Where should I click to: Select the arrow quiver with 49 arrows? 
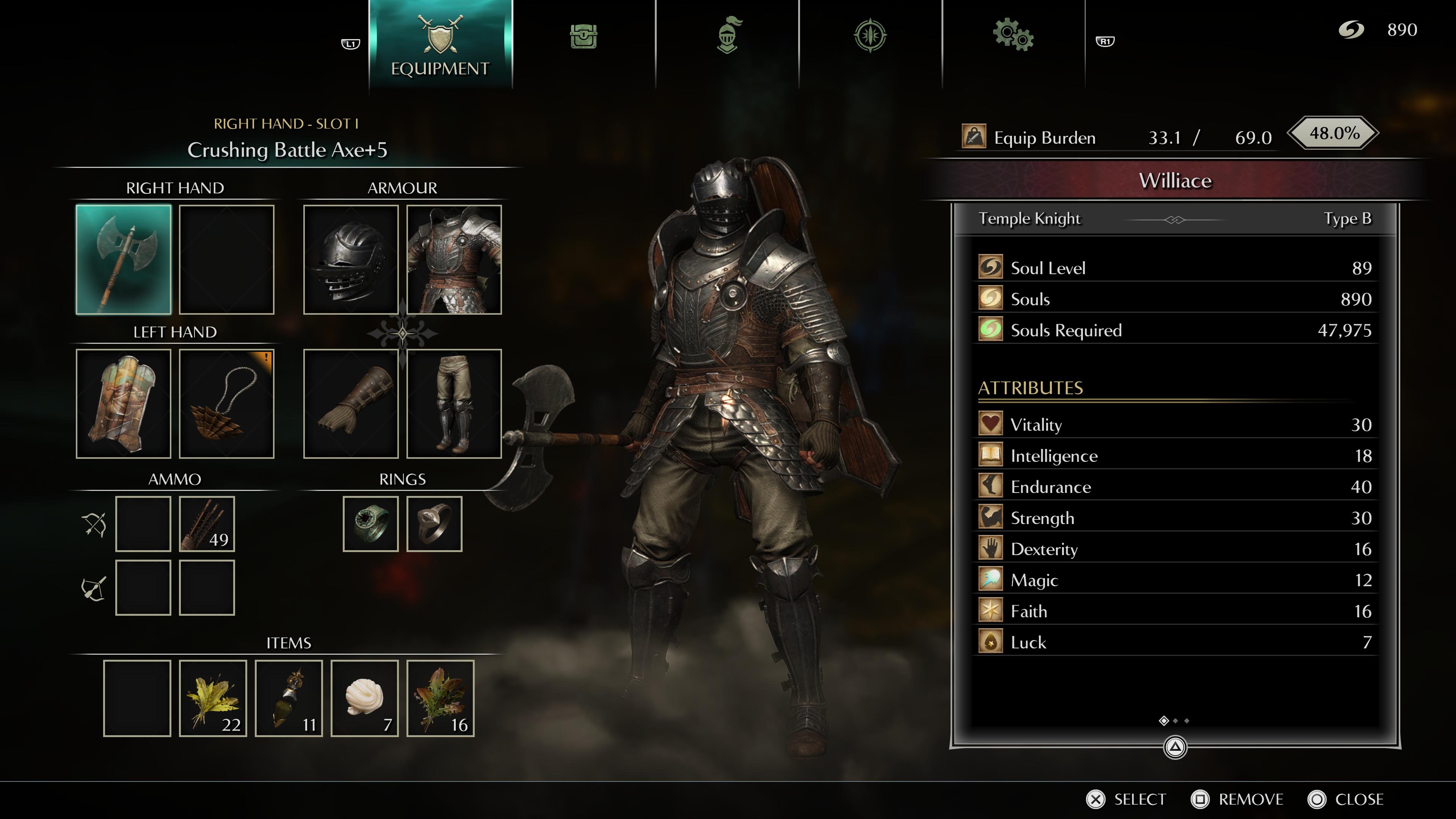click(207, 524)
